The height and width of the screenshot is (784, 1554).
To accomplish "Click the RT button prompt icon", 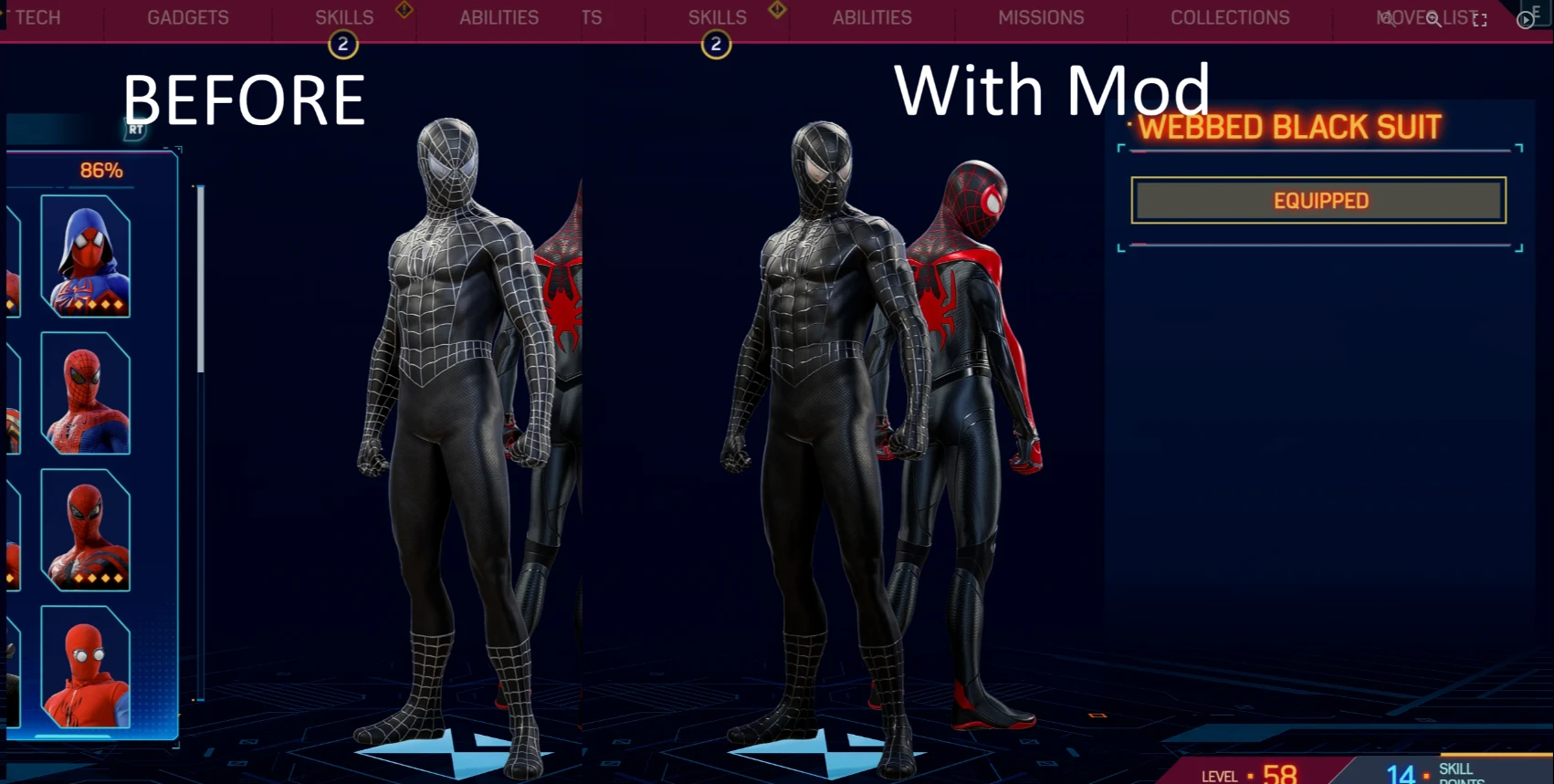I will tap(133, 131).
